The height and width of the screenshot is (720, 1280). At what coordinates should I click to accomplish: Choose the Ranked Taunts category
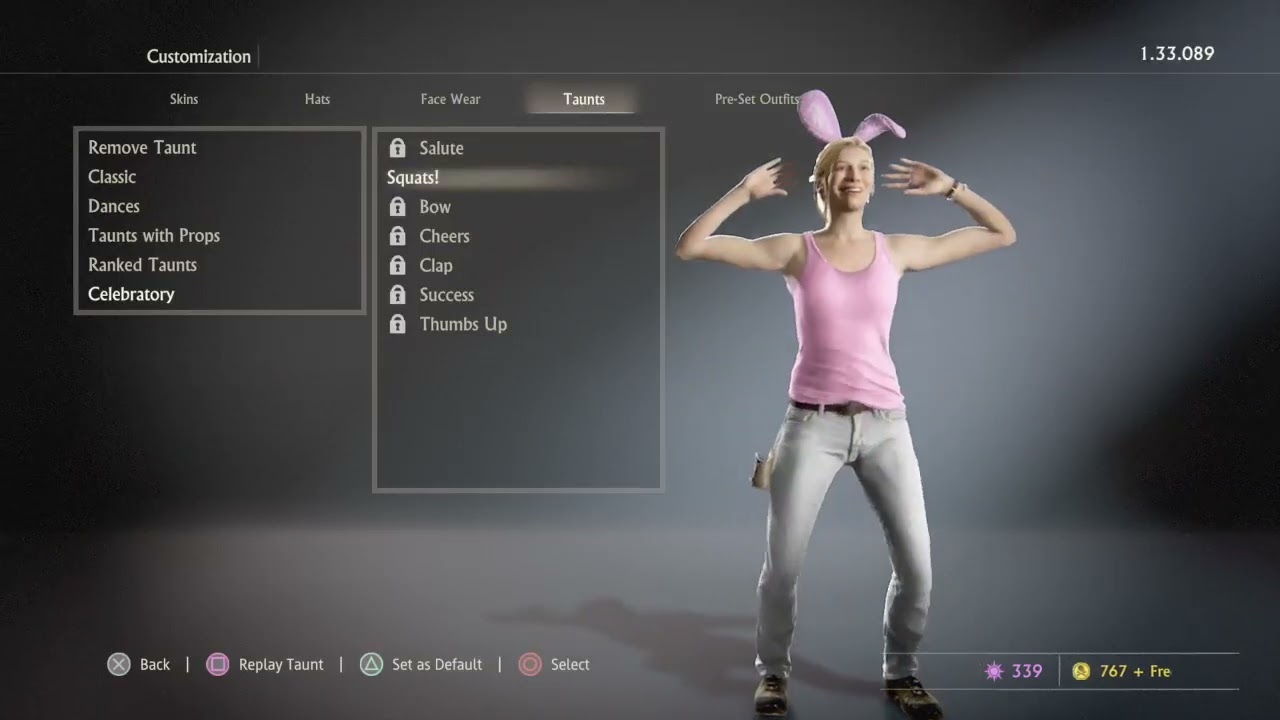click(x=142, y=265)
